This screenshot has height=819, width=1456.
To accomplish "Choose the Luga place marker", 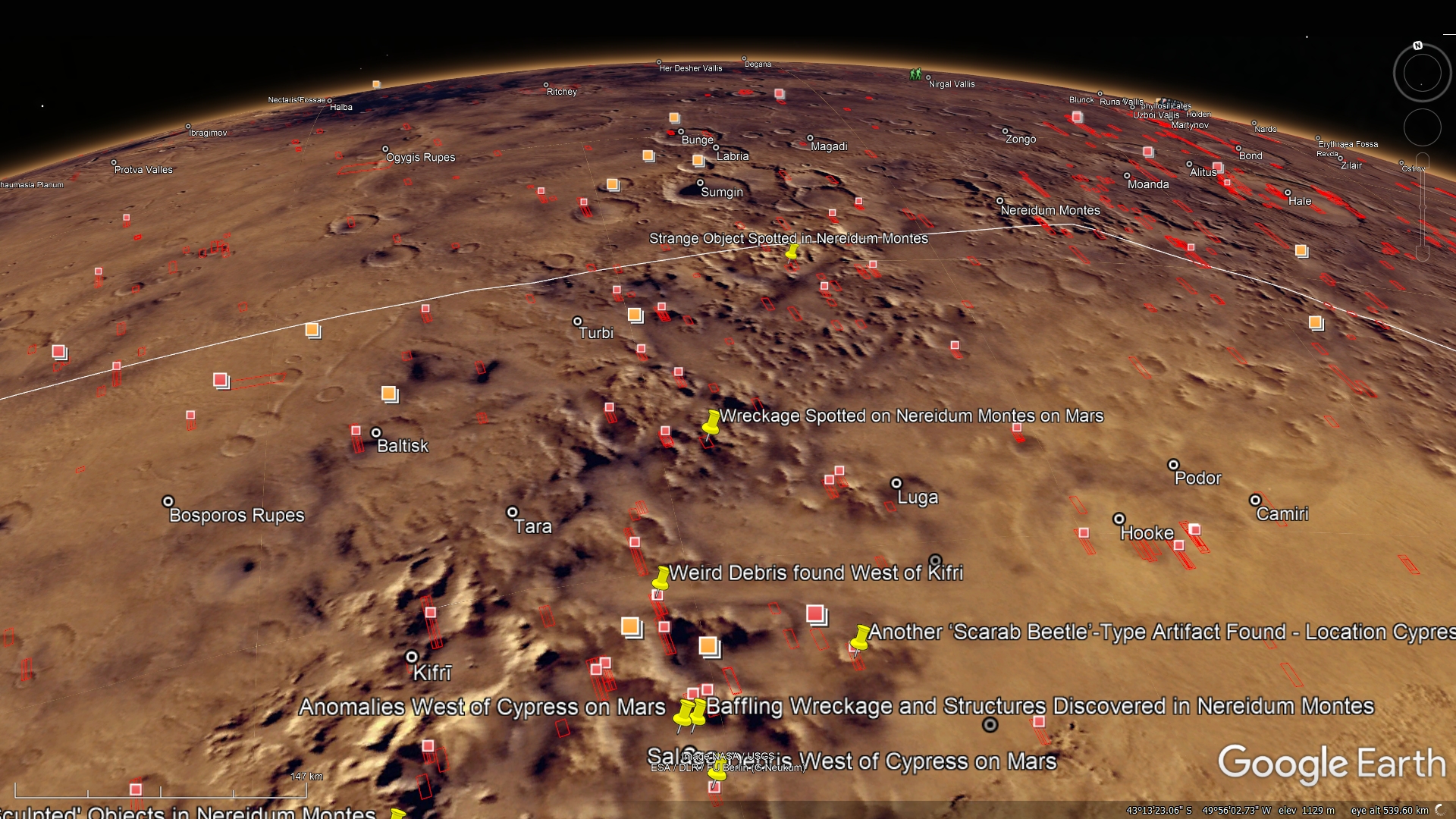I will point(896,483).
